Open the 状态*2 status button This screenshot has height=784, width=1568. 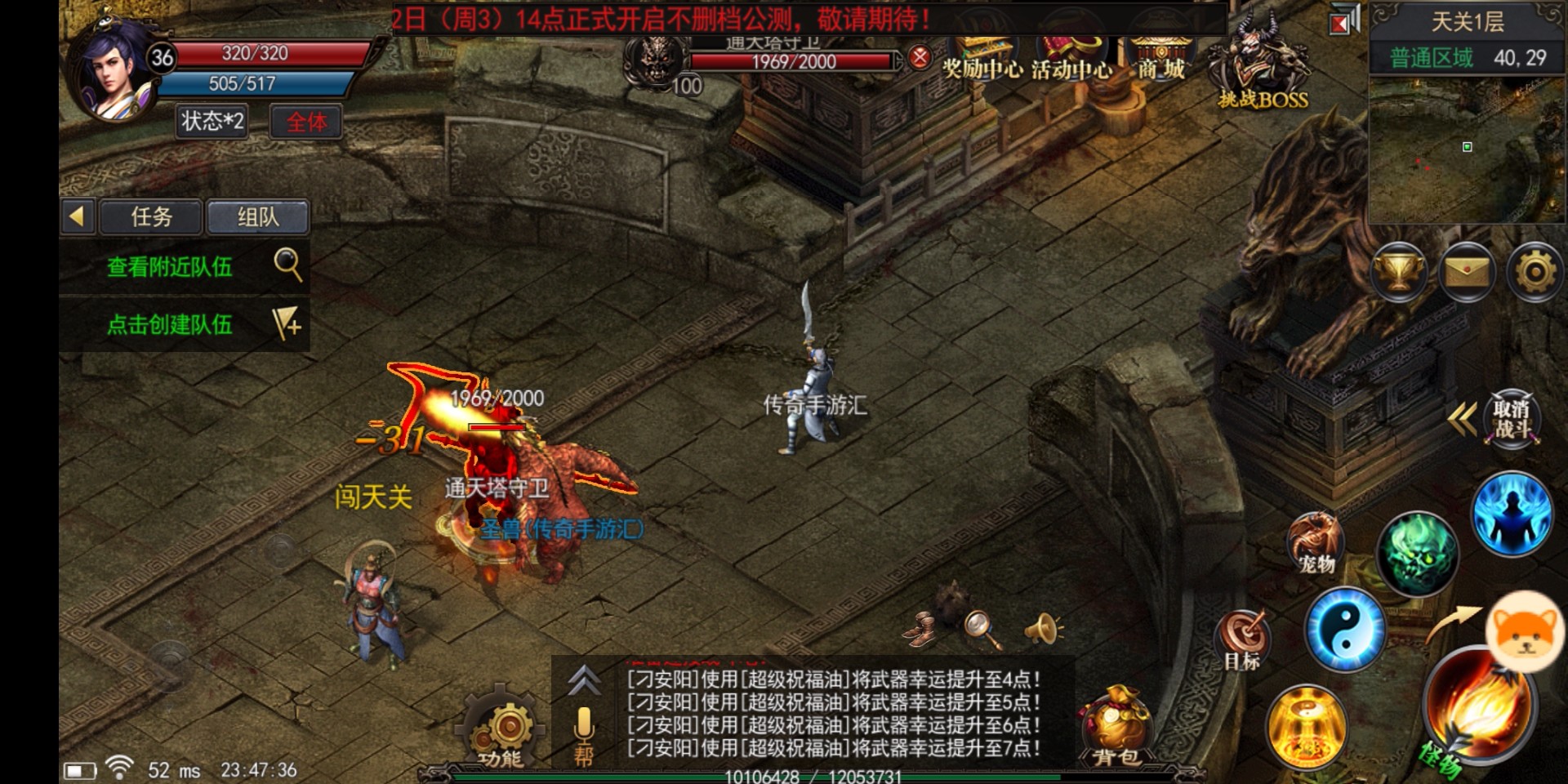[x=212, y=122]
